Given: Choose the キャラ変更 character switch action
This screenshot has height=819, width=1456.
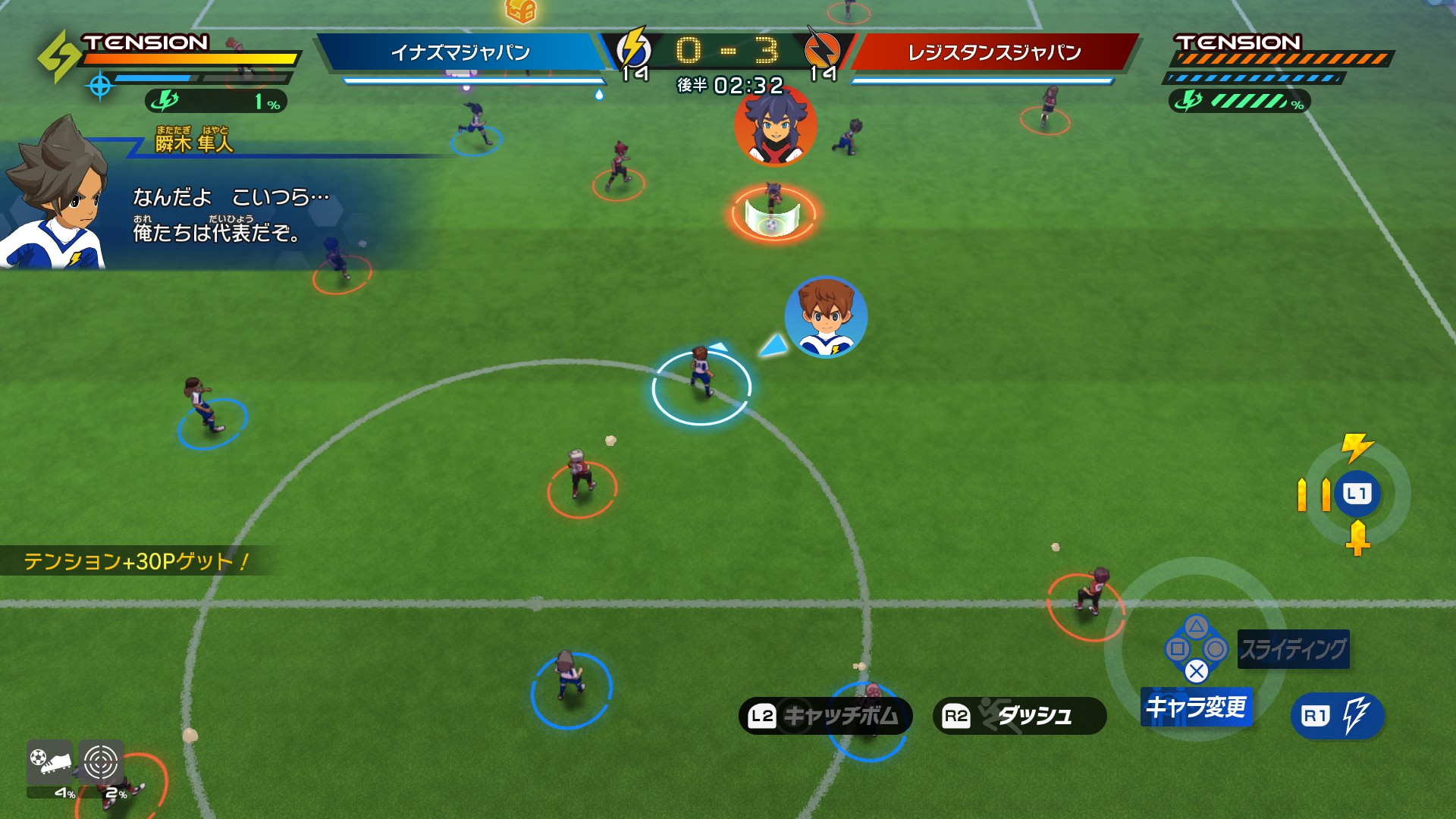Looking at the screenshot, I should point(1196,707).
